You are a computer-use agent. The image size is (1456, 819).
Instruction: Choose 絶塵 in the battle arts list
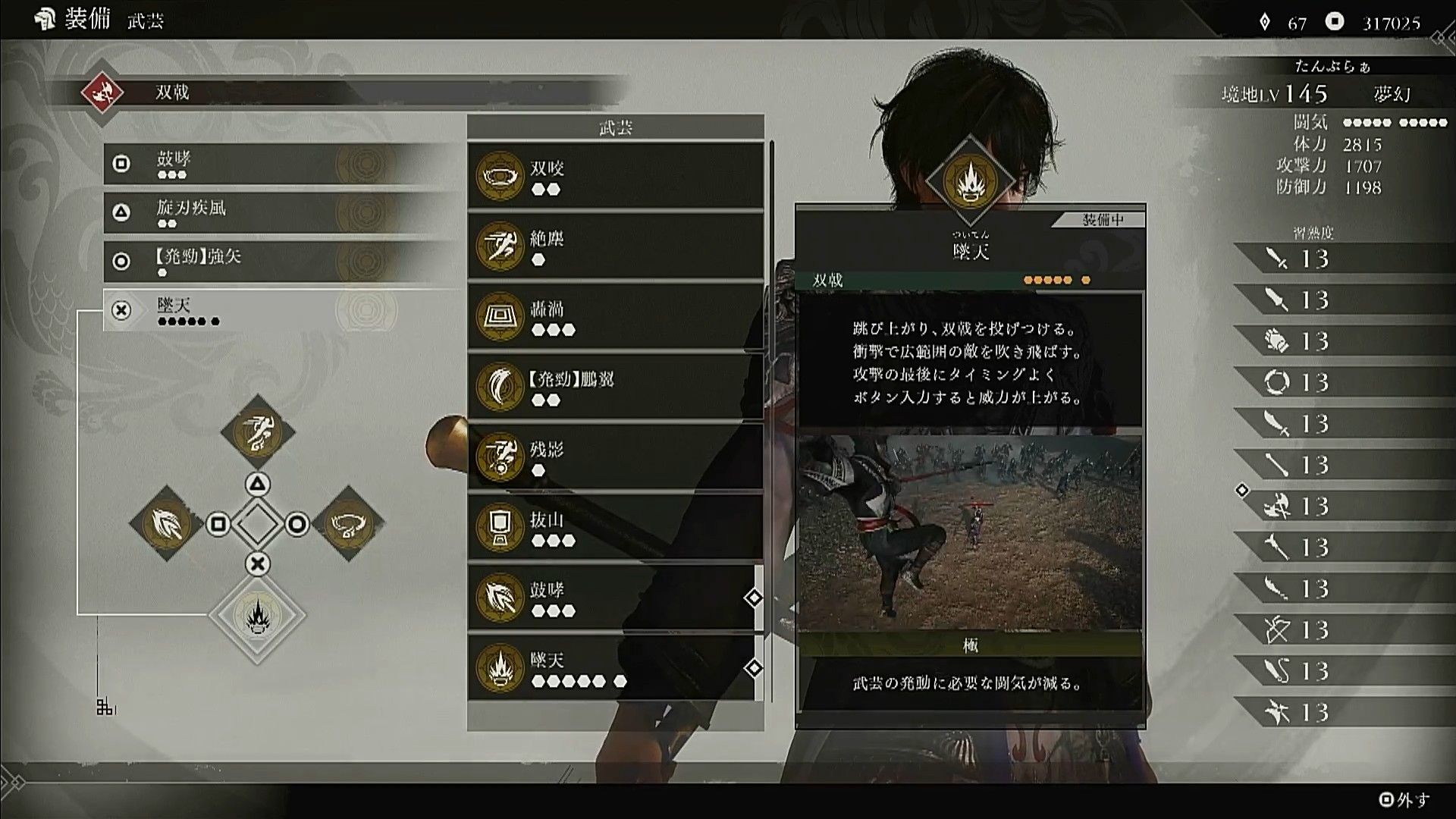coord(615,246)
